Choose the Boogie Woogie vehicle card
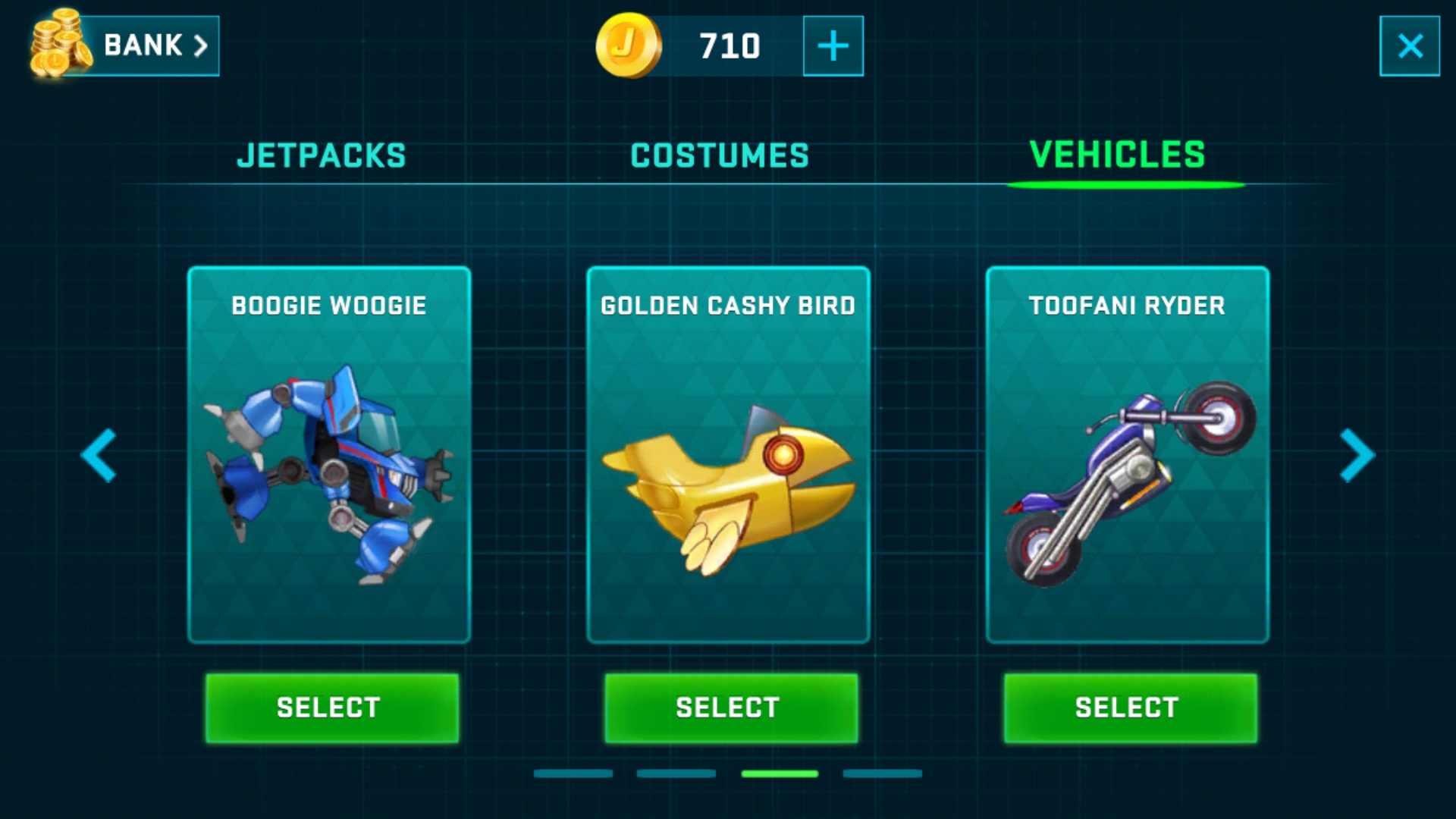Viewport: 1456px width, 819px height. [329, 455]
